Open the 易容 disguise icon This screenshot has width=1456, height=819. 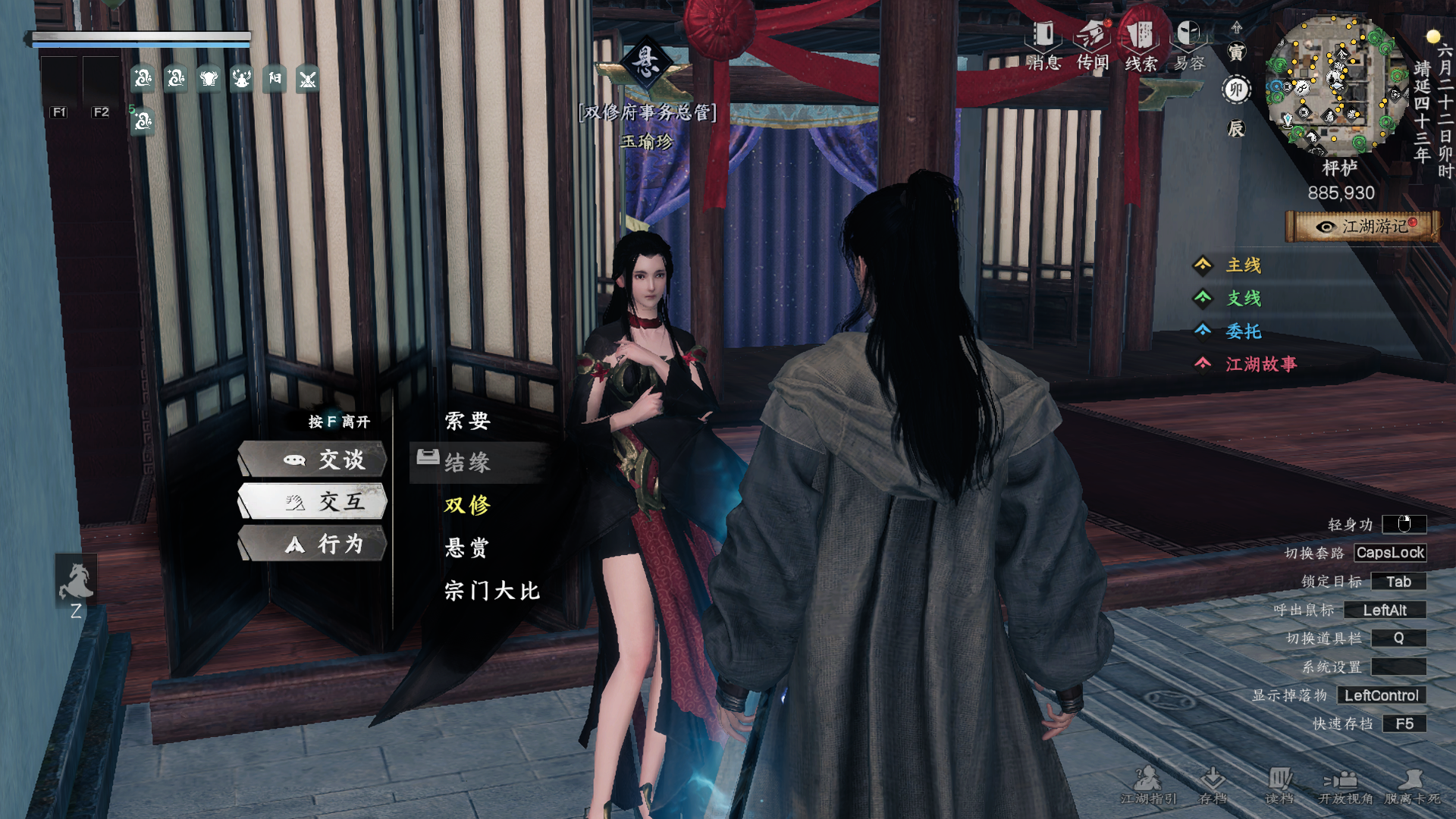click(x=1188, y=45)
